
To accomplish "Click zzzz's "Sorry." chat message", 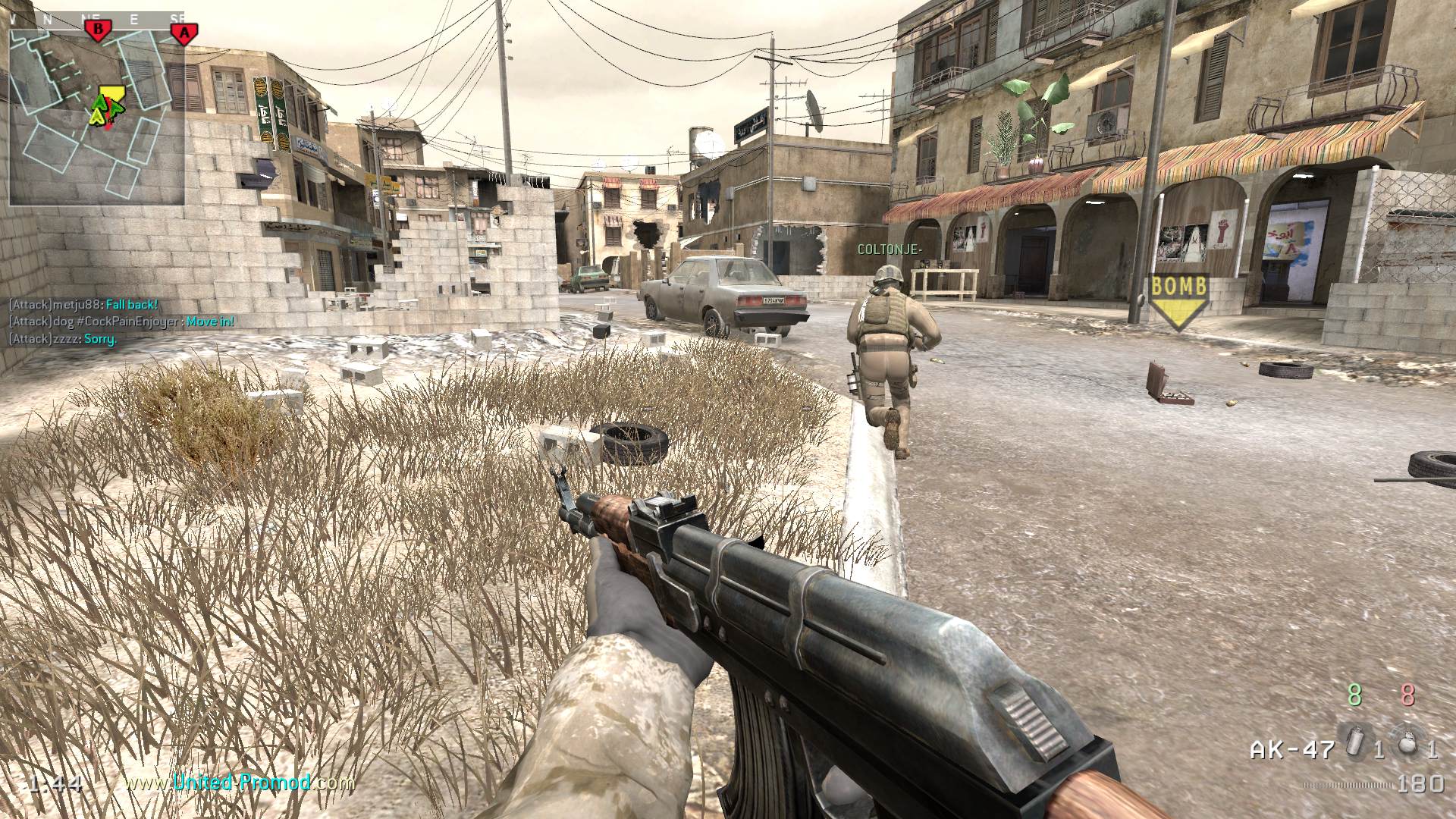I will point(63,339).
